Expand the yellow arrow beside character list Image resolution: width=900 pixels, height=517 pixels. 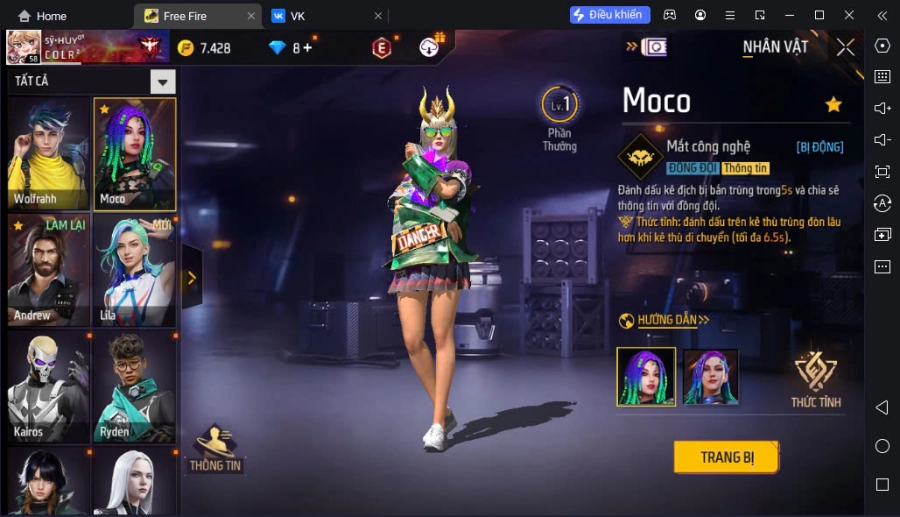click(x=192, y=278)
